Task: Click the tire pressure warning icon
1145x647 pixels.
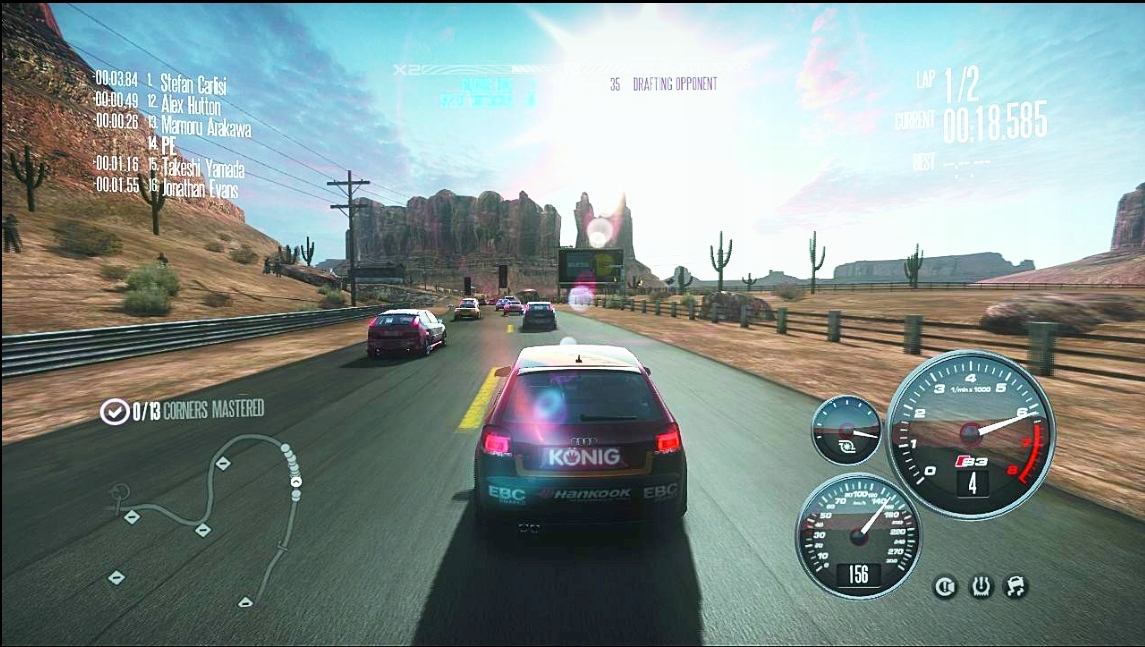Action: (981, 586)
